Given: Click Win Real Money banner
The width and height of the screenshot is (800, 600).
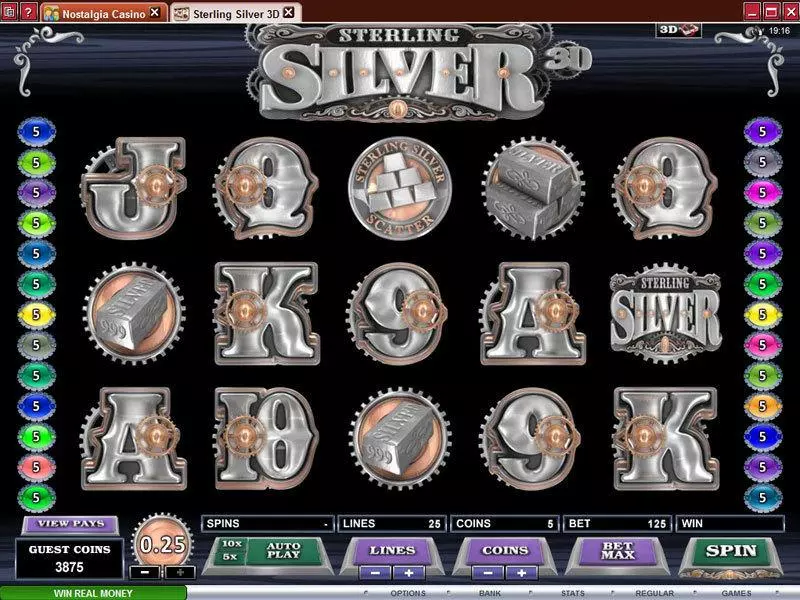Looking at the screenshot, I should click(x=94, y=593).
